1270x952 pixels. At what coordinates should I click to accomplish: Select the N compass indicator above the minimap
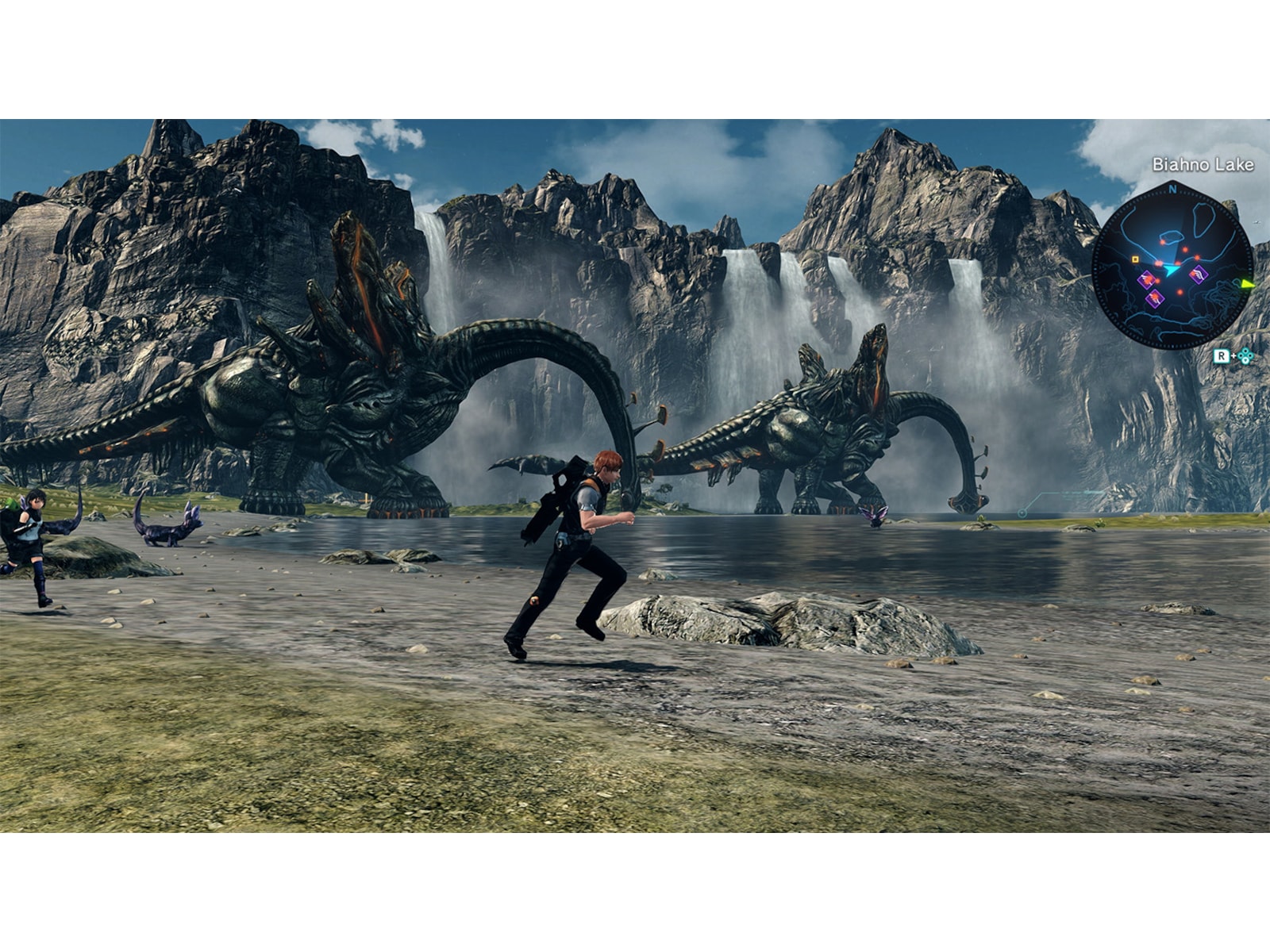1172,190
